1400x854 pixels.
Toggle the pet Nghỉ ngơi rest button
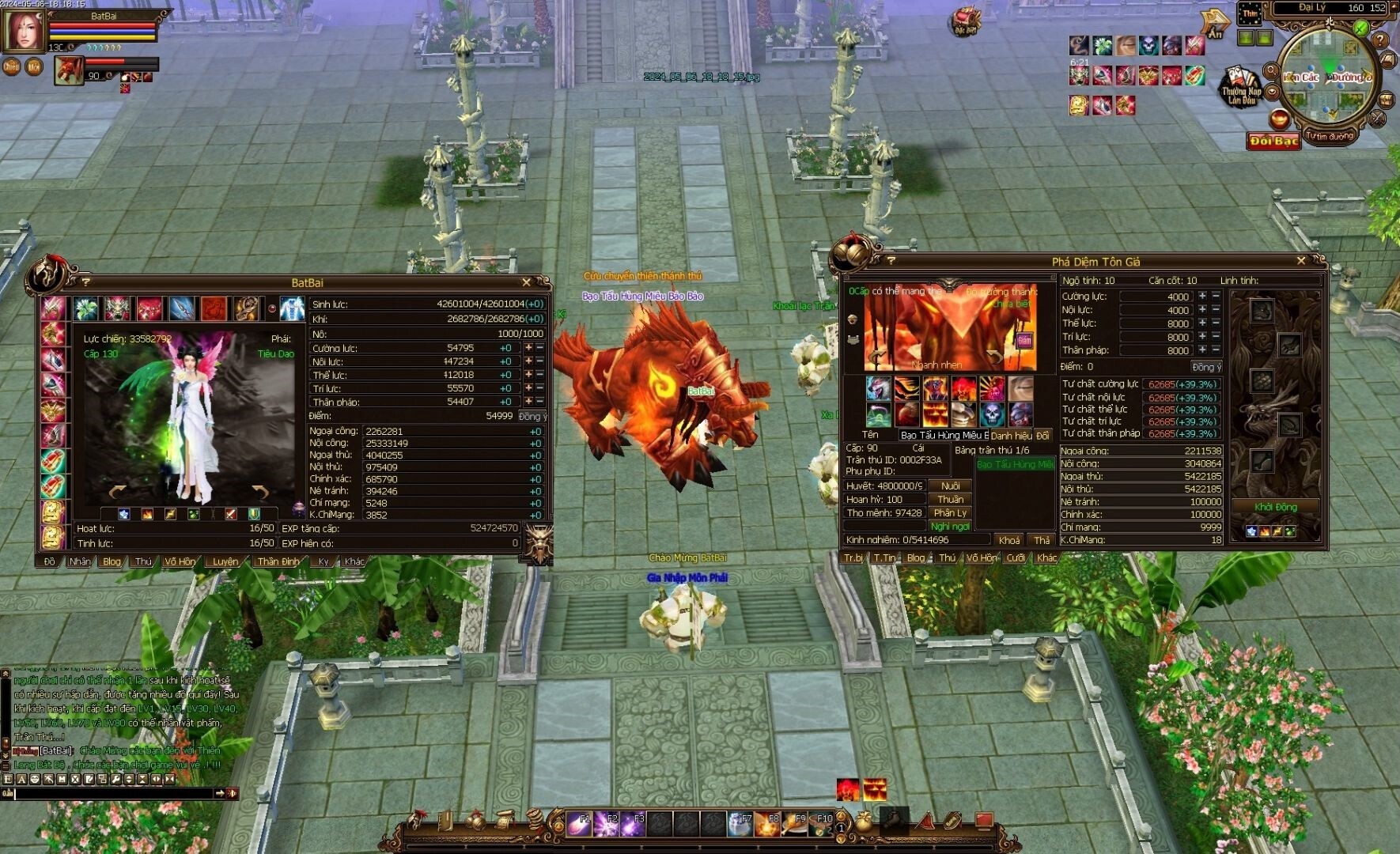click(951, 526)
